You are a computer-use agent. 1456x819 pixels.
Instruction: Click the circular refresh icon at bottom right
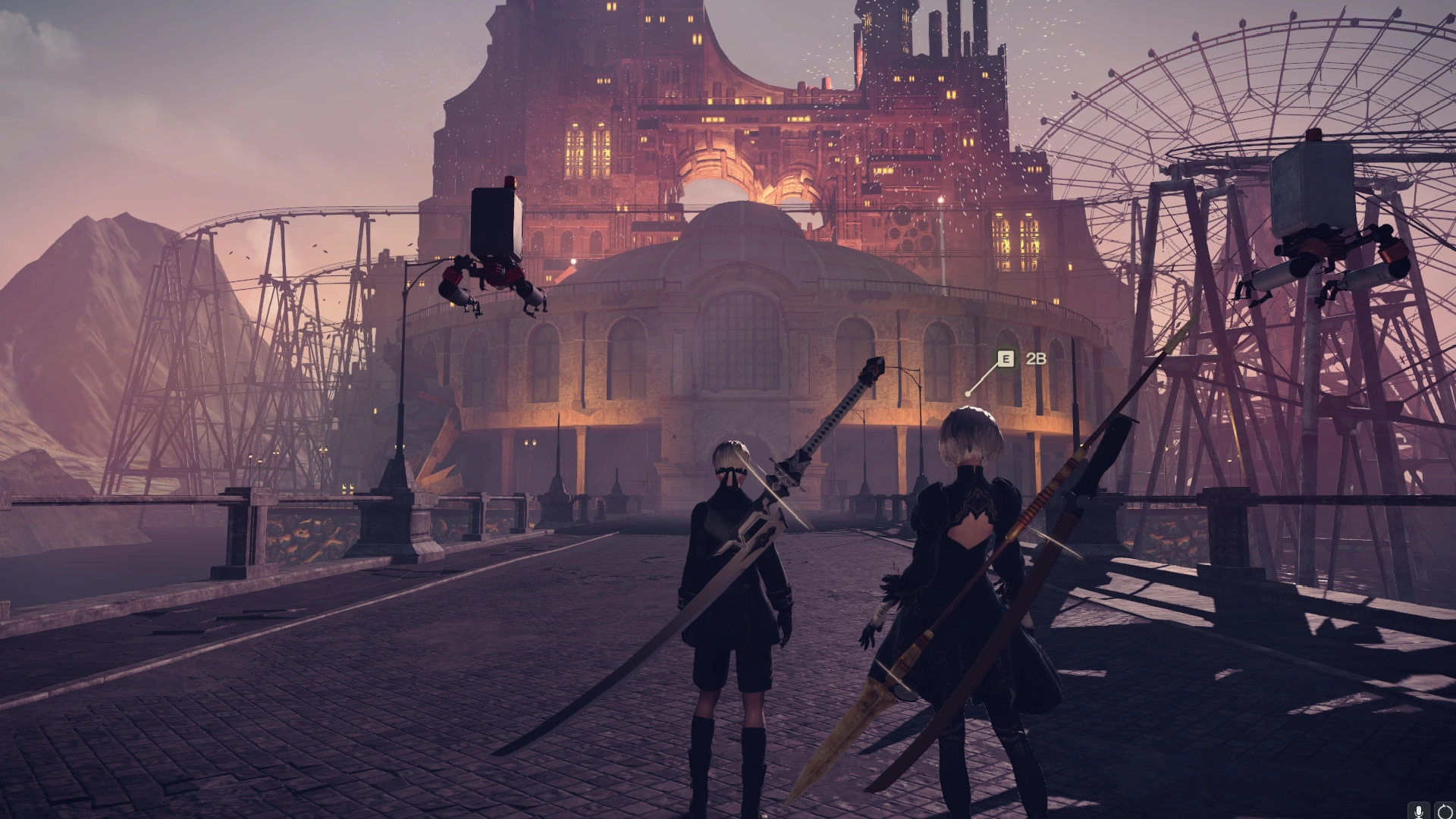1447,811
